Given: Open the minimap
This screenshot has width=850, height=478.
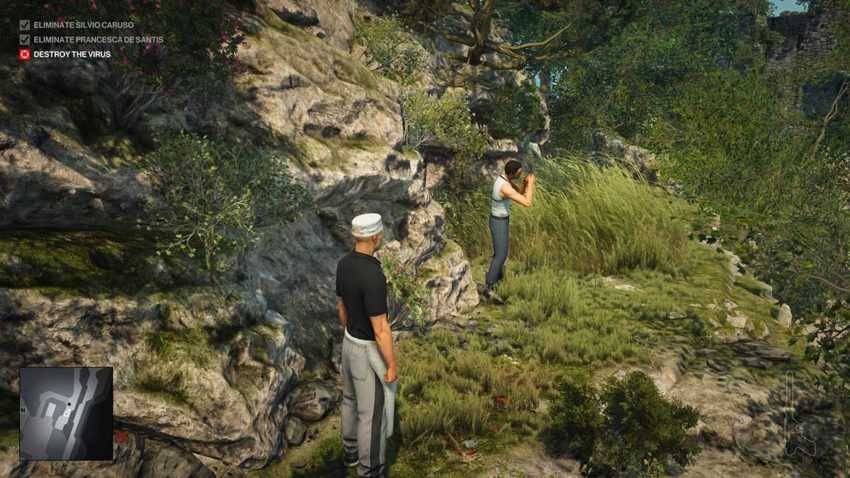Looking at the screenshot, I should [66, 413].
